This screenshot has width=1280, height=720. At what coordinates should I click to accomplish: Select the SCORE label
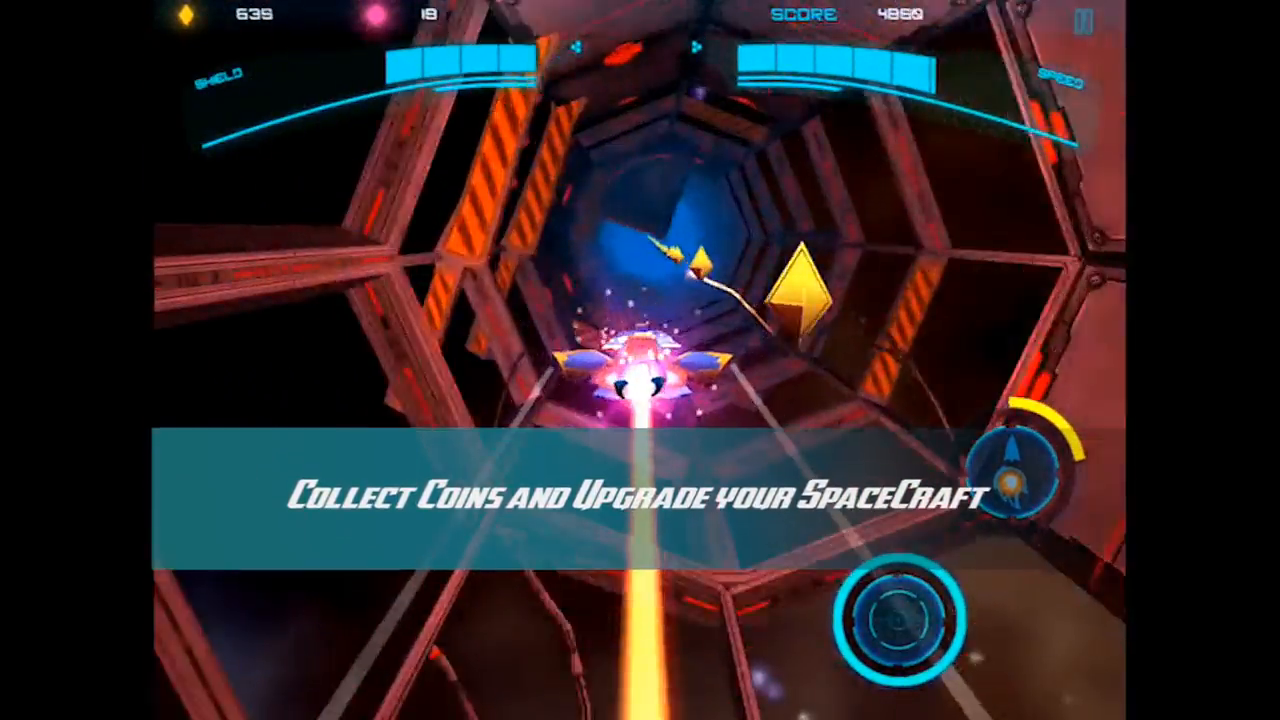pyautogui.click(x=804, y=14)
